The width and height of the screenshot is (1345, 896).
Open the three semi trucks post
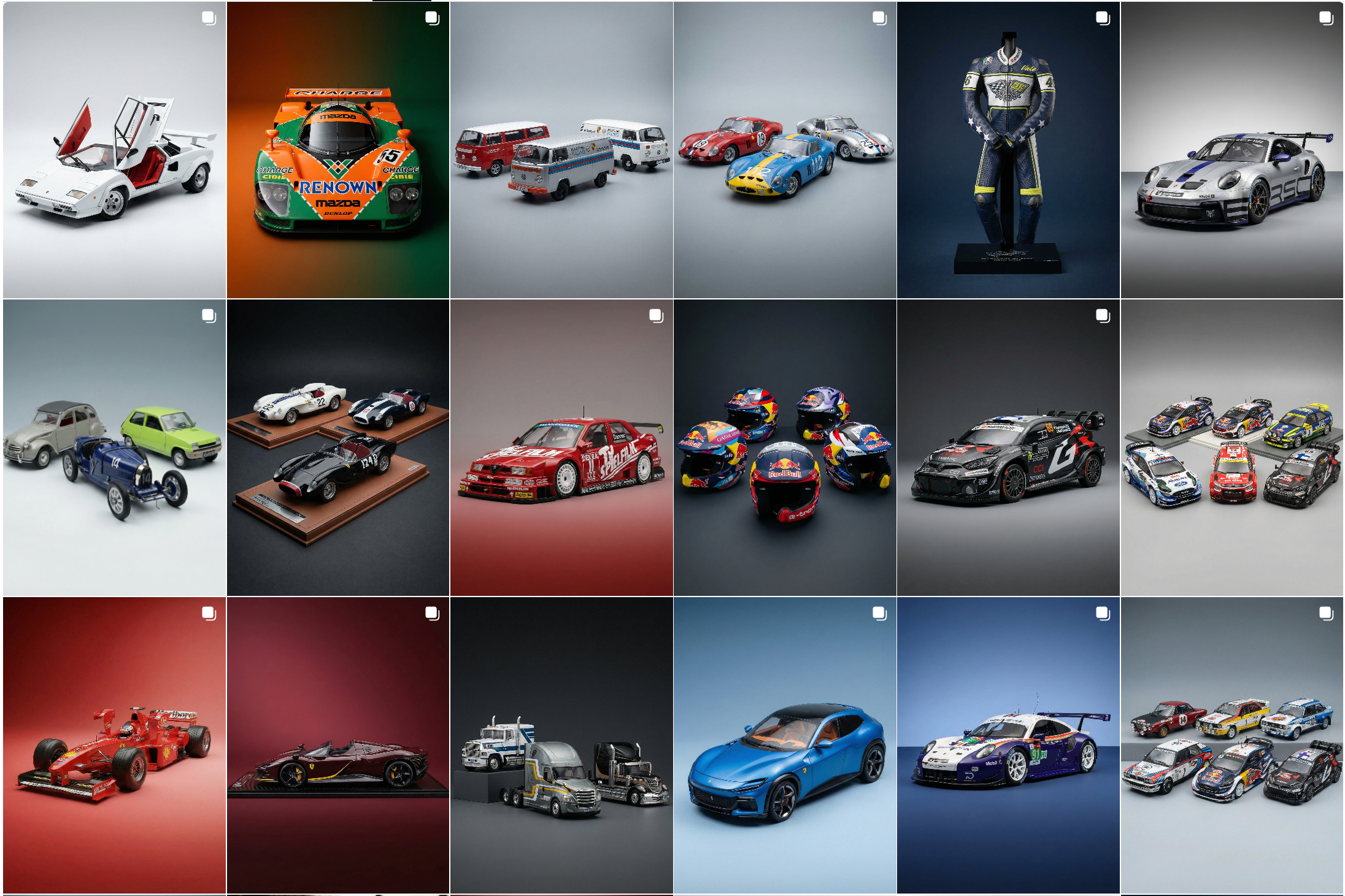coord(561,746)
